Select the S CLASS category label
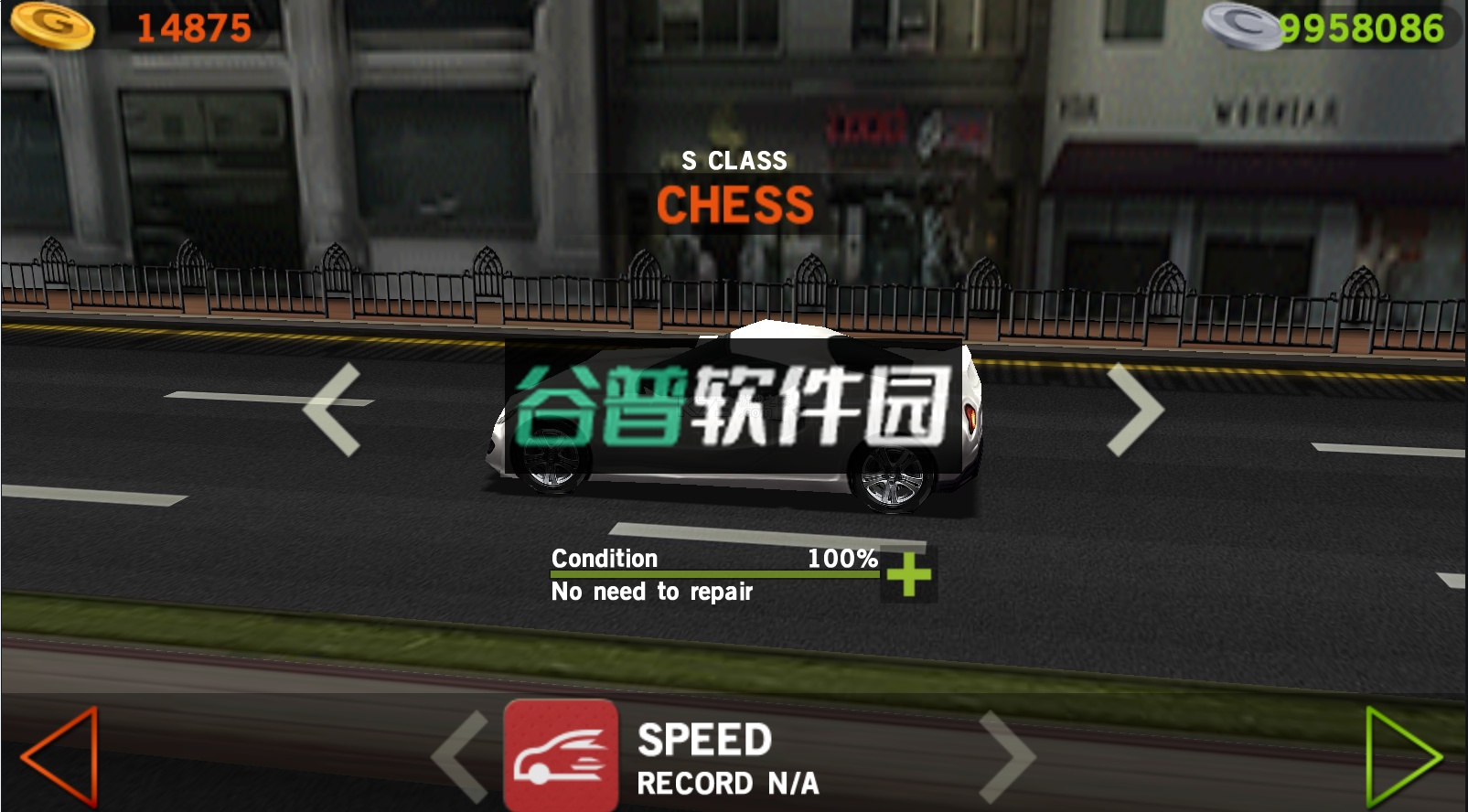 click(x=734, y=159)
